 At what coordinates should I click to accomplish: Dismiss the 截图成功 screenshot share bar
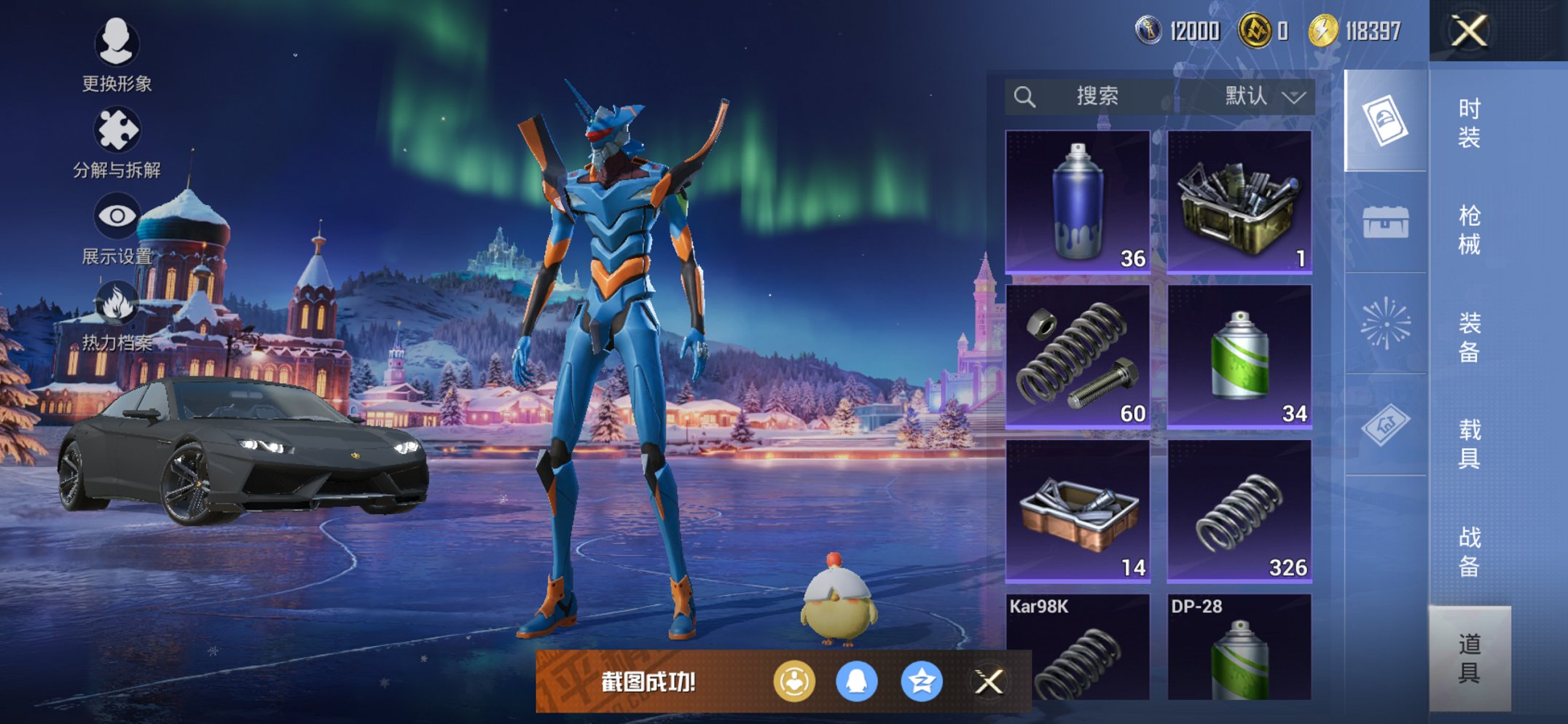[989, 682]
